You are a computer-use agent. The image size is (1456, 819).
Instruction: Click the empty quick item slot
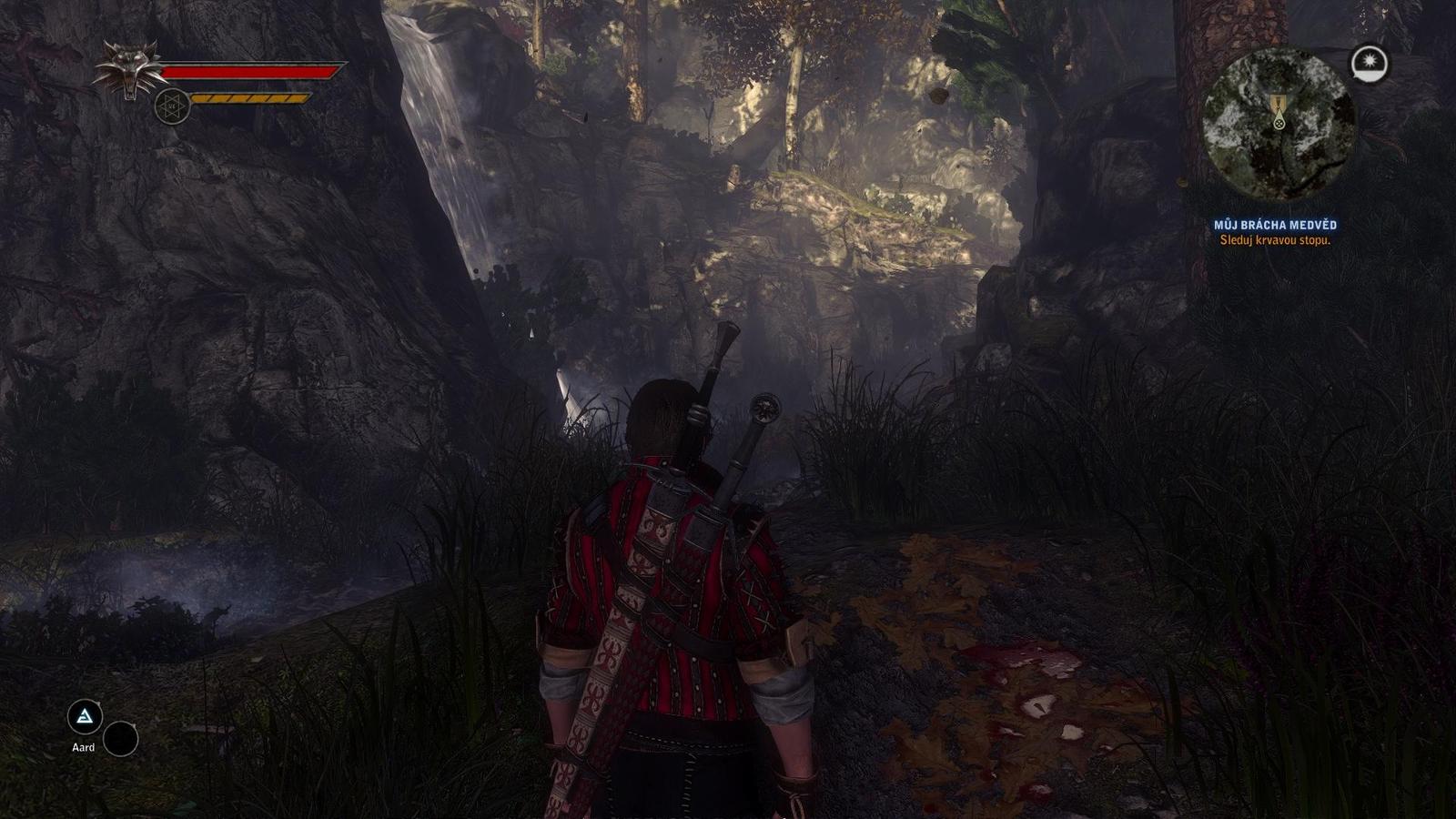[x=120, y=739]
